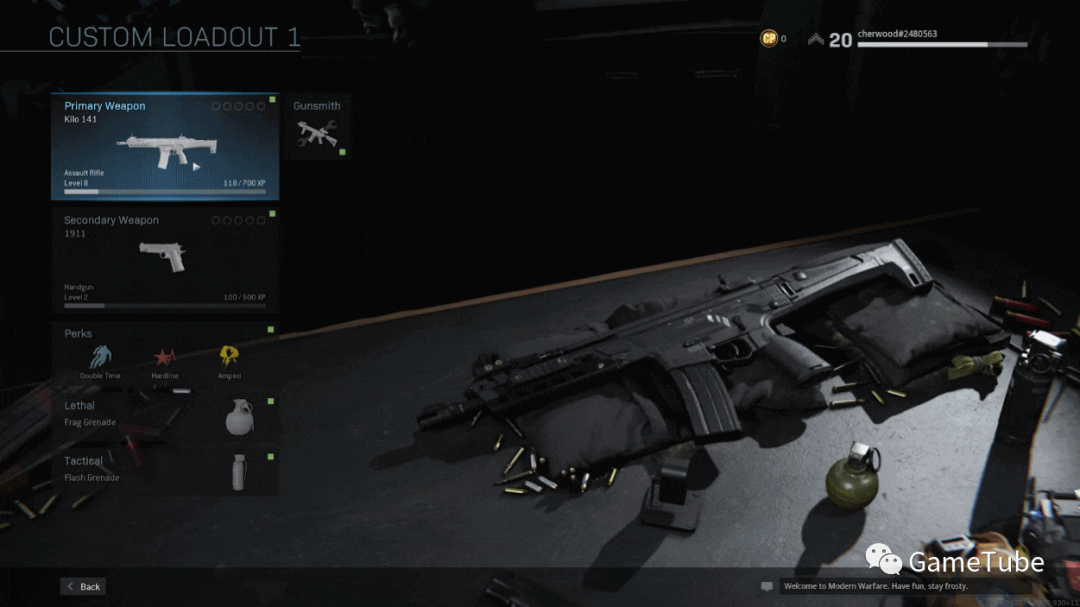Open the chat message icon
Viewport: 1080px width, 607px height.
pyautogui.click(x=767, y=586)
